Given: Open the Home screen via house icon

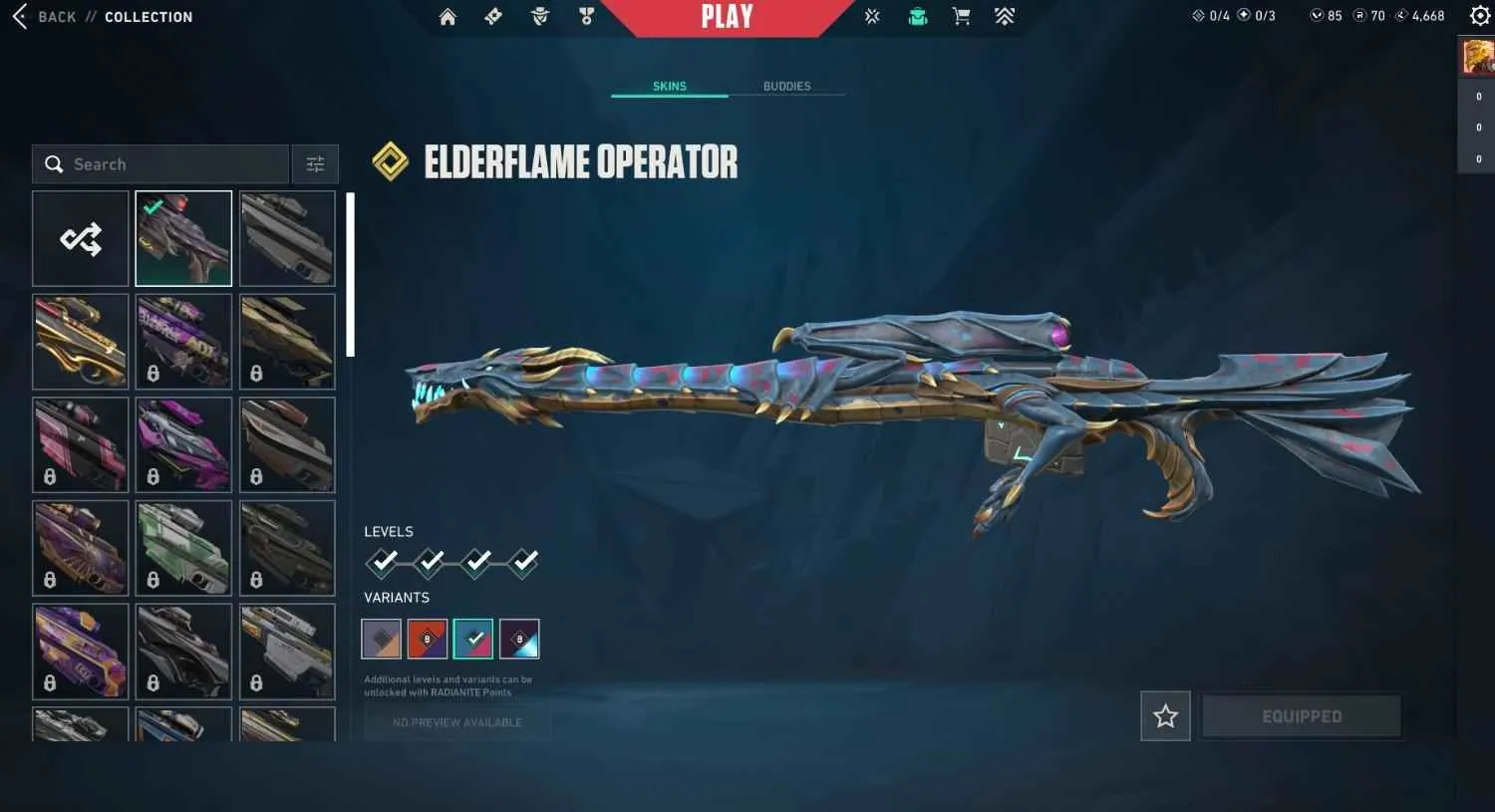Looking at the screenshot, I should click(448, 16).
